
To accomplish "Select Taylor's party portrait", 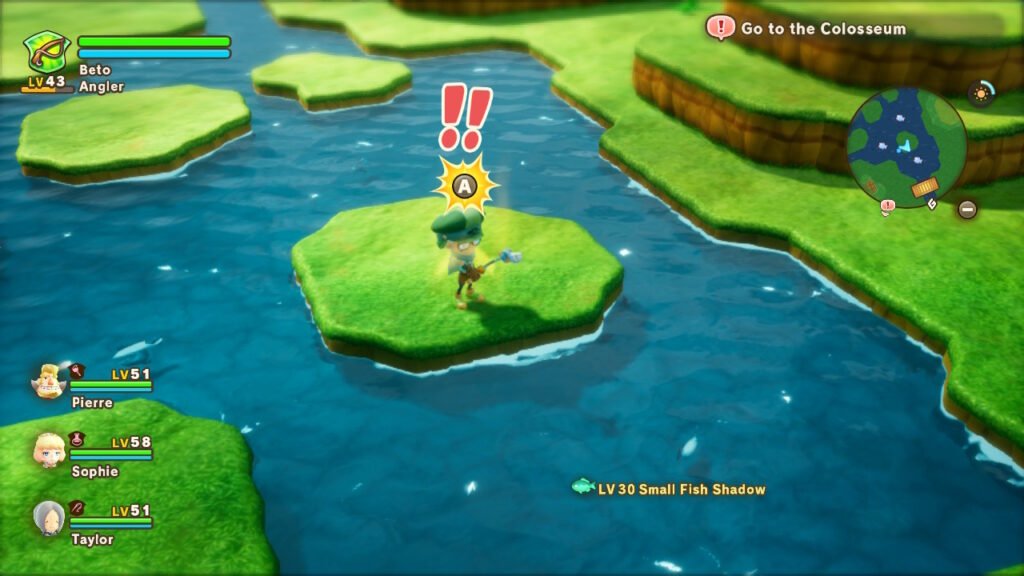I will coord(48,517).
